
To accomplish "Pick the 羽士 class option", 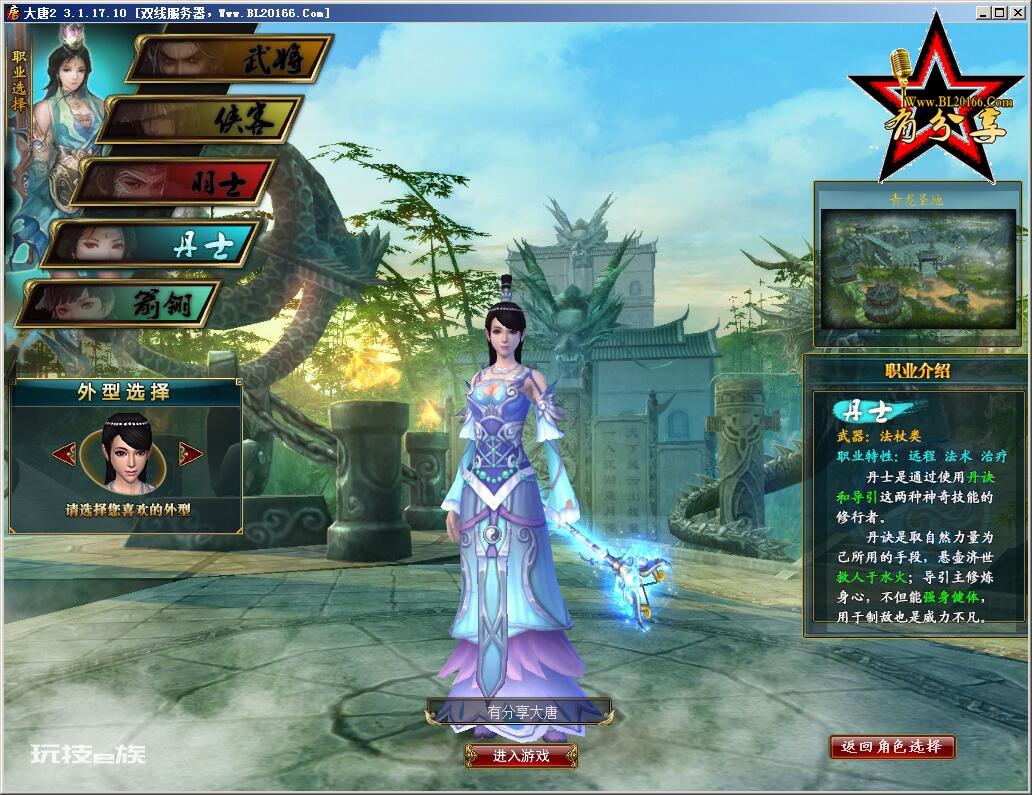I will pyautogui.click(x=176, y=182).
